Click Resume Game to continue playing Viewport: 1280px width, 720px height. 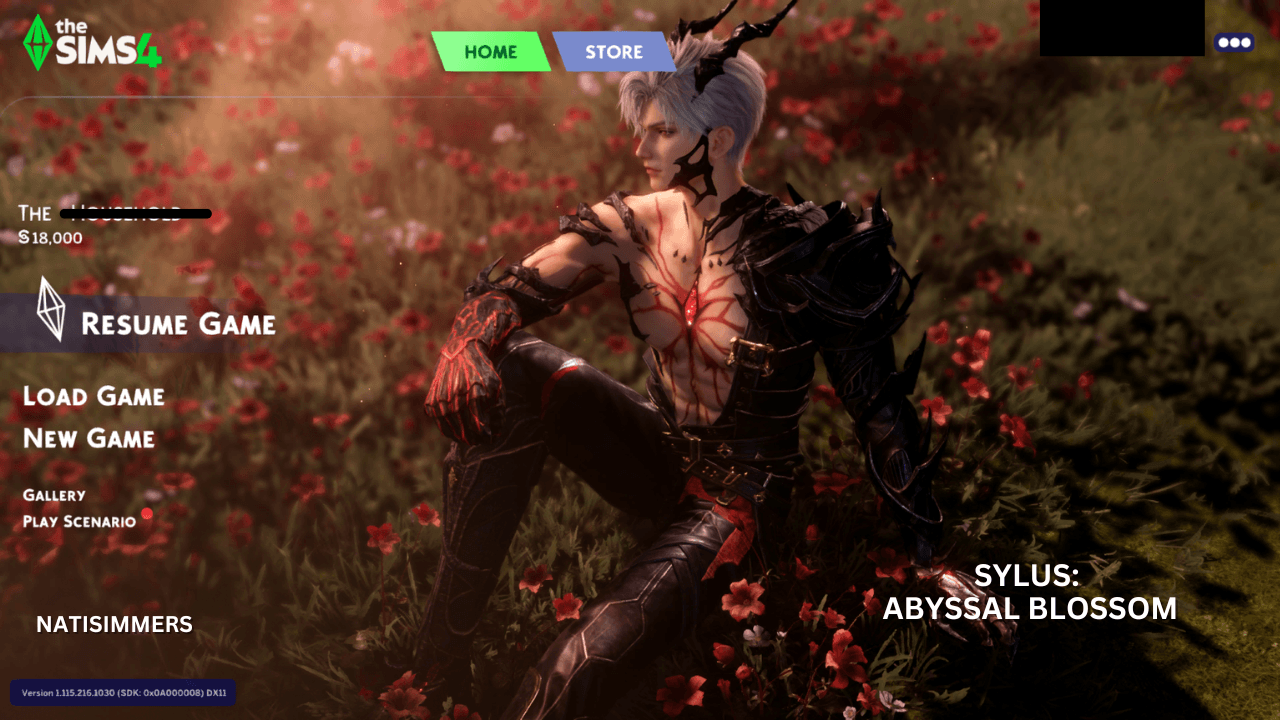pyautogui.click(x=180, y=324)
